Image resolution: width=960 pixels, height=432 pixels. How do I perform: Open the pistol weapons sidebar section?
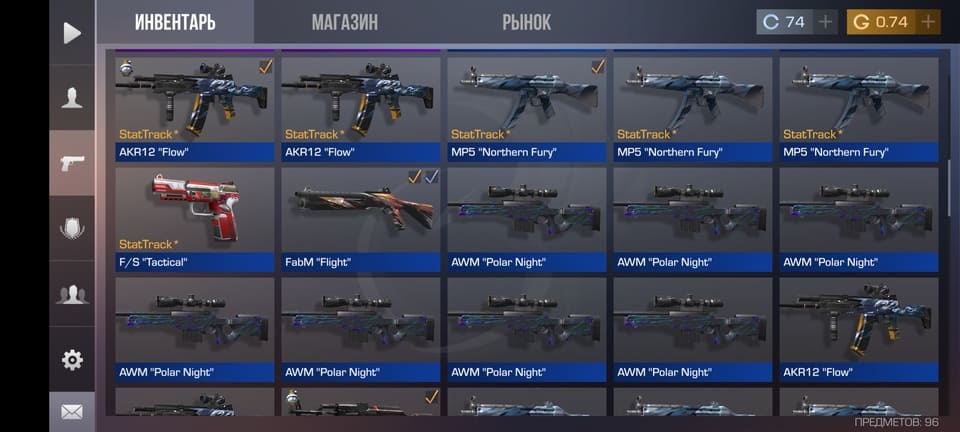(72, 163)
